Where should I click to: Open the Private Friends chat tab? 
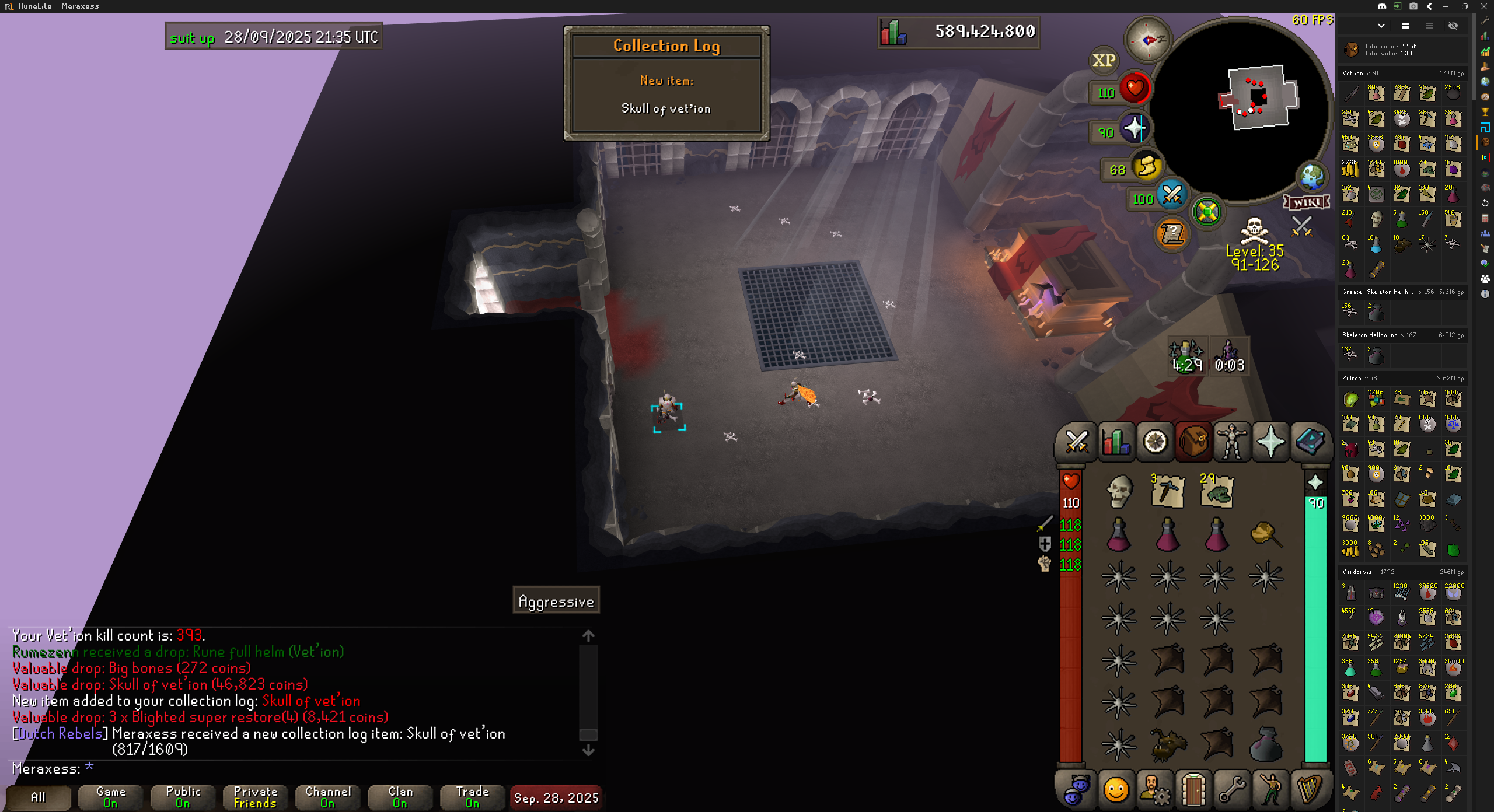[x=255, y=797]
